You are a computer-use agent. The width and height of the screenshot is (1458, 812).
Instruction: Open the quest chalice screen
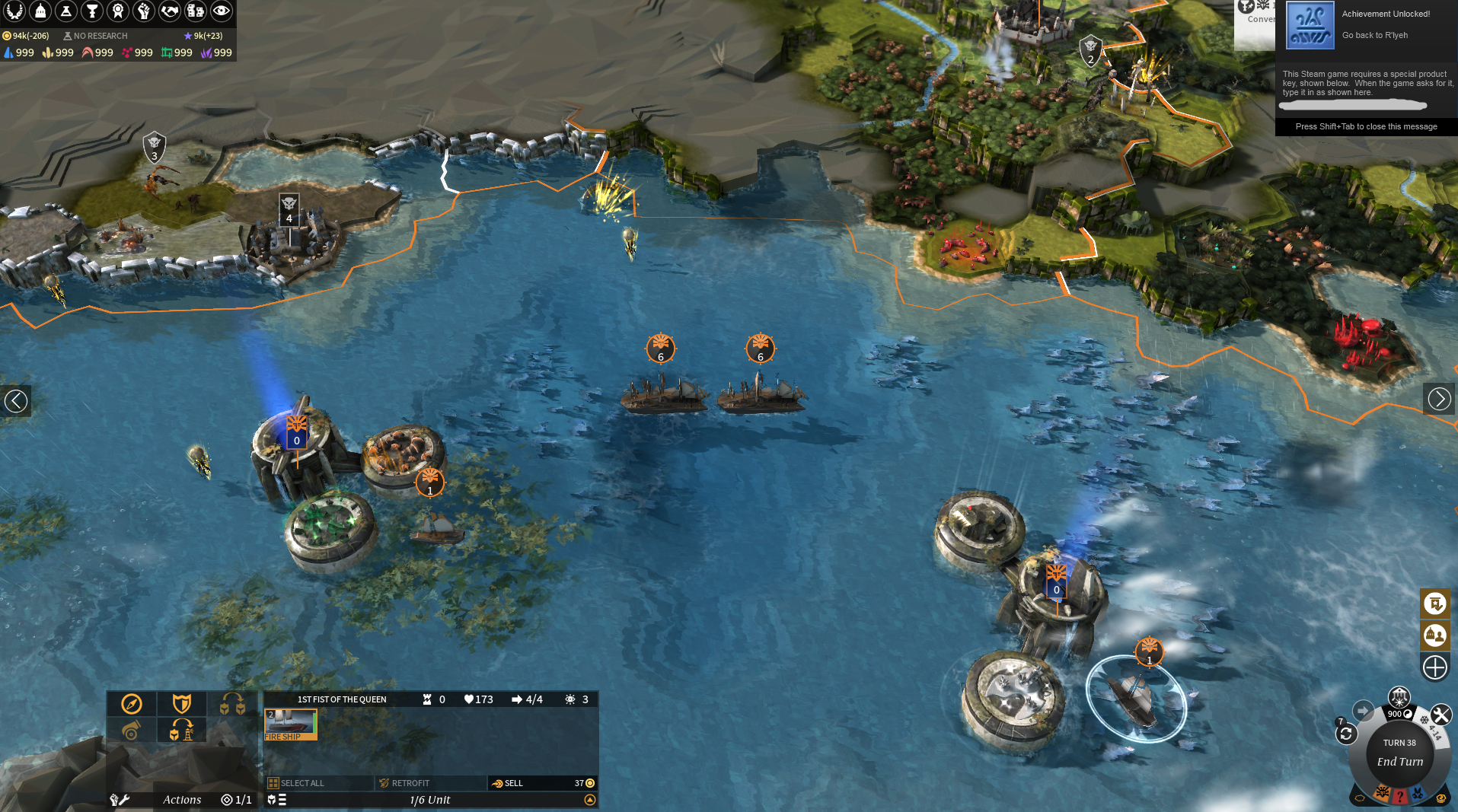click(92, 11)
